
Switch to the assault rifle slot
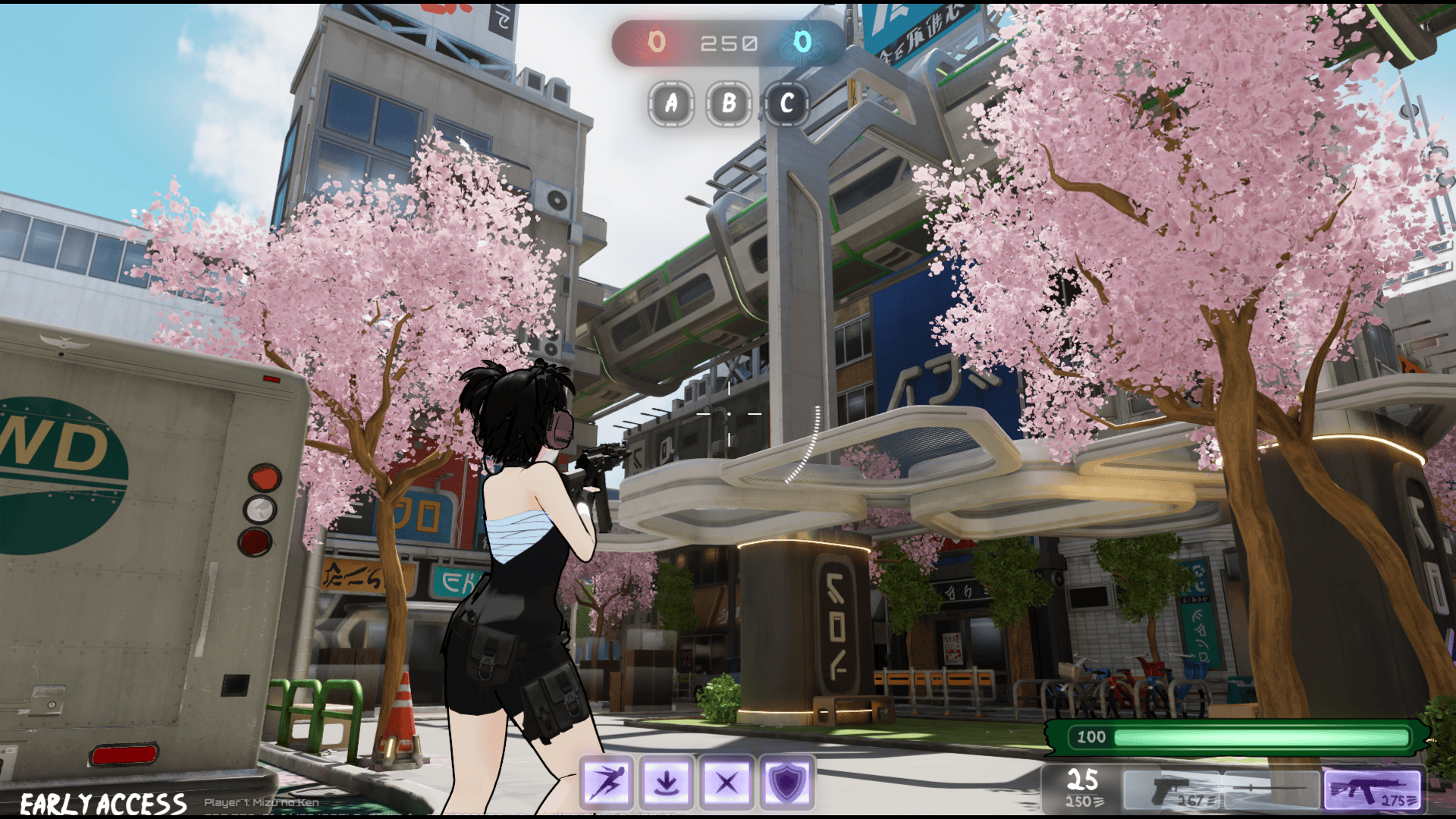click(x=1372, y=790)
